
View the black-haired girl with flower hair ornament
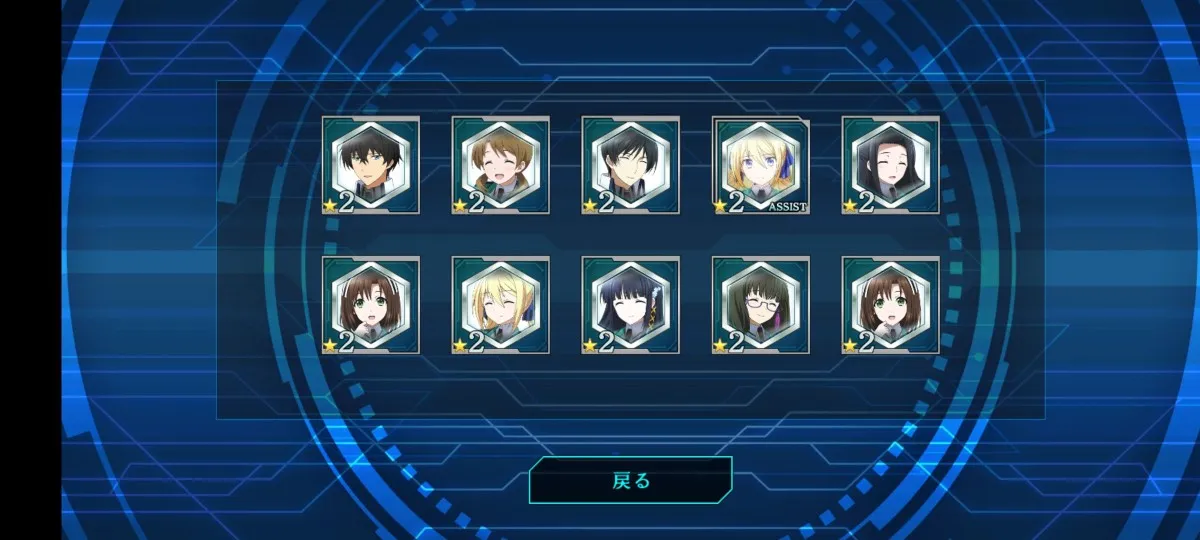tap(631, 305)
